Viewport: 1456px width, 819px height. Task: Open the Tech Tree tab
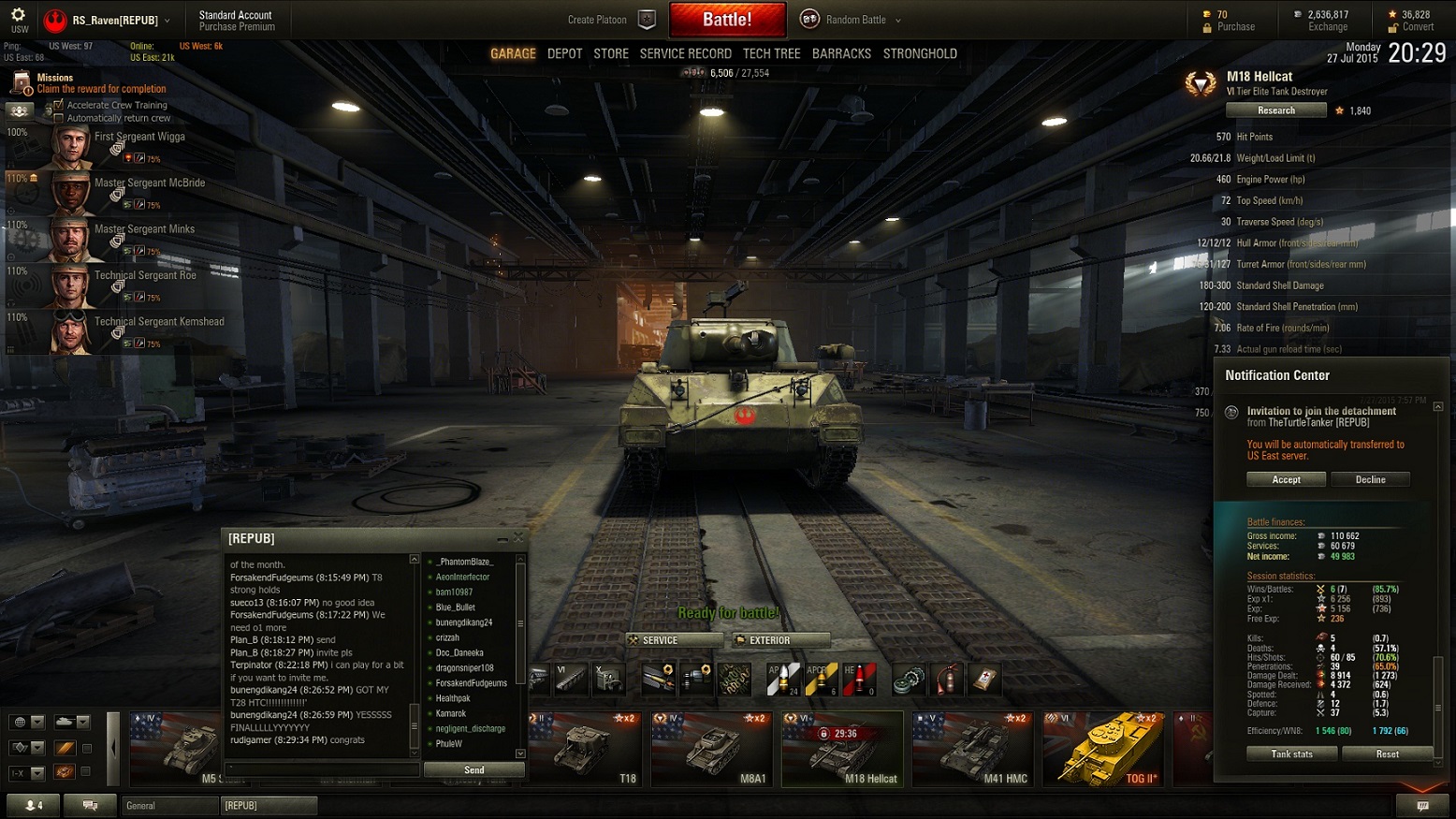pyautogui.click(x=771, y=54)
